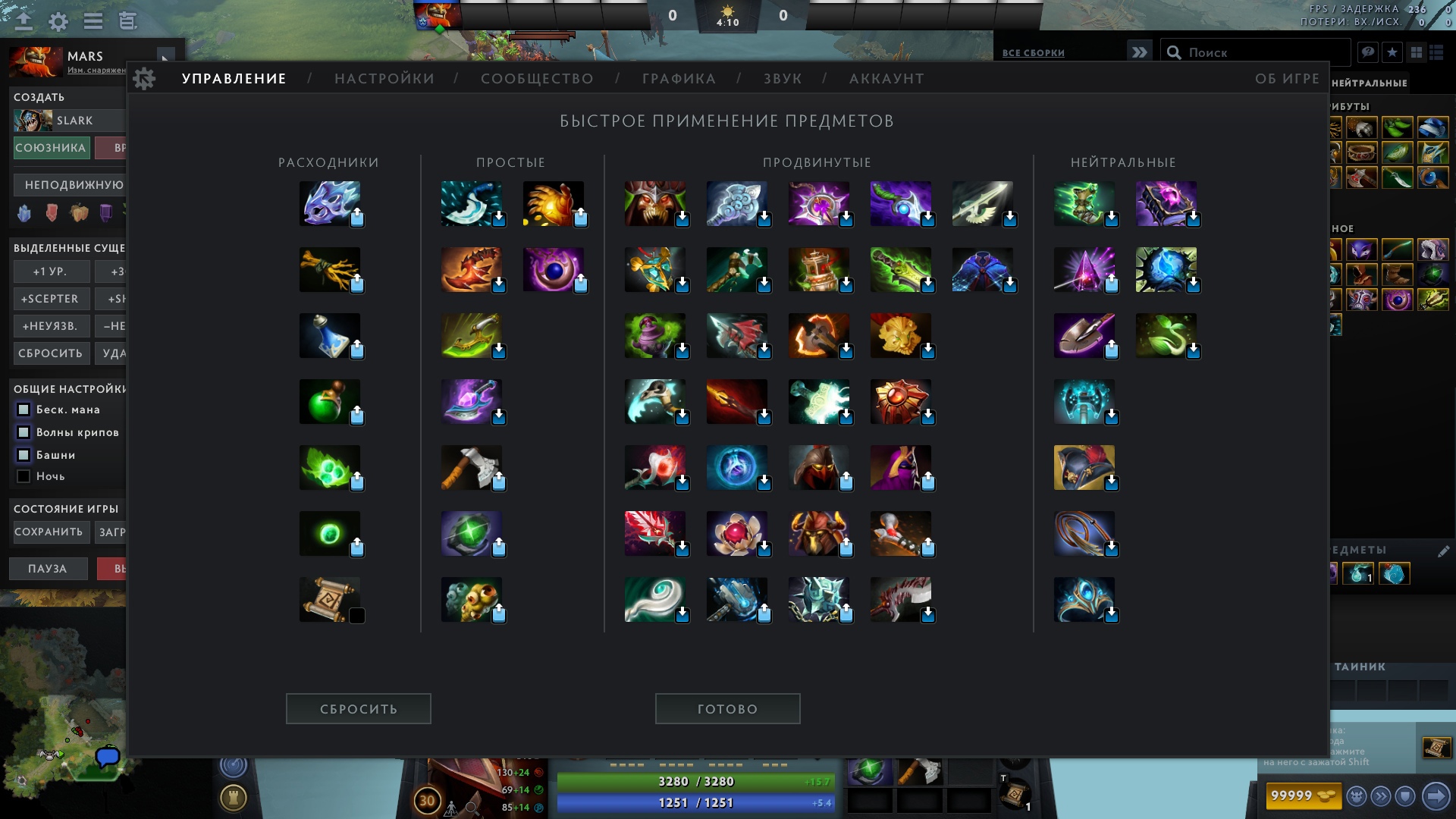Click inside the Поиск search field
The height and width of the screenshot is (819, 1456).
(1251, 51)
